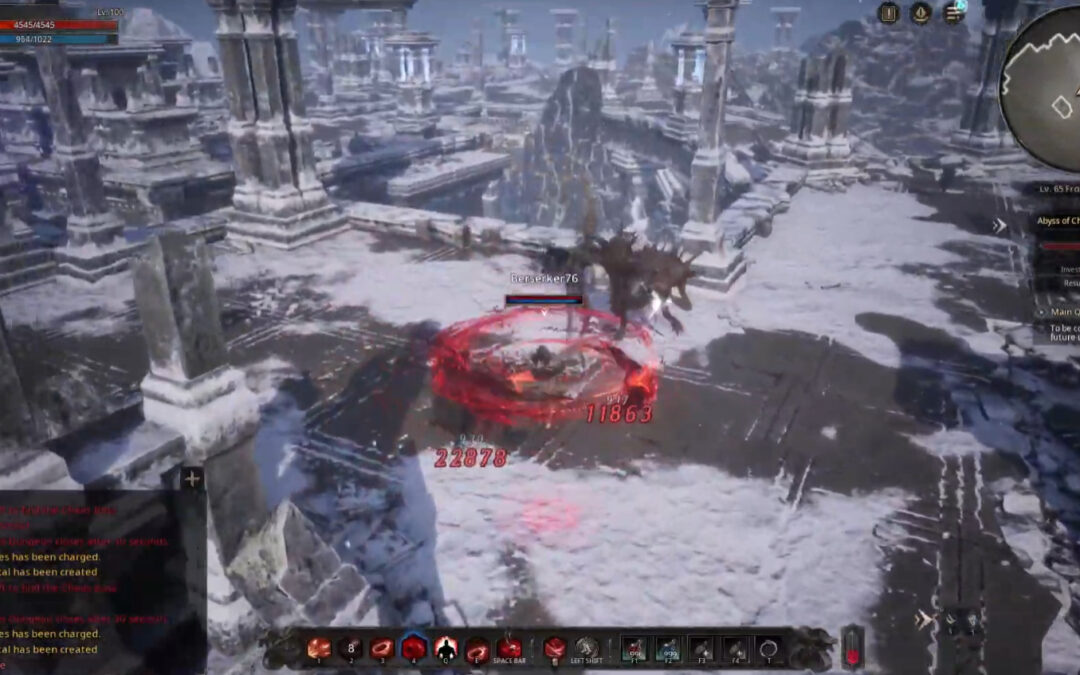
Task: Click the Left Shift dodge skill icon
Action: pos(587,648)
